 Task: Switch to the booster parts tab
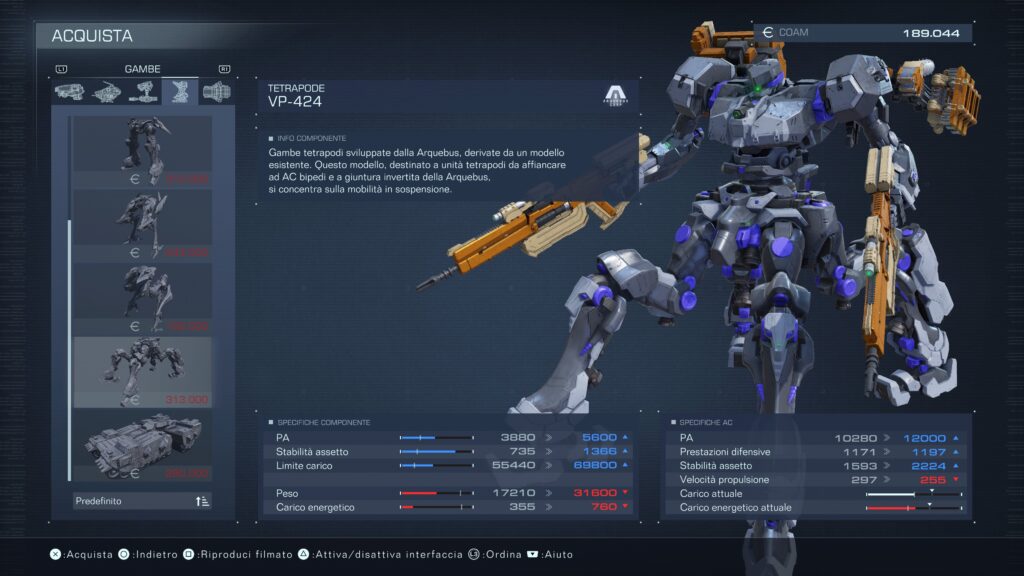coord(216,92)
